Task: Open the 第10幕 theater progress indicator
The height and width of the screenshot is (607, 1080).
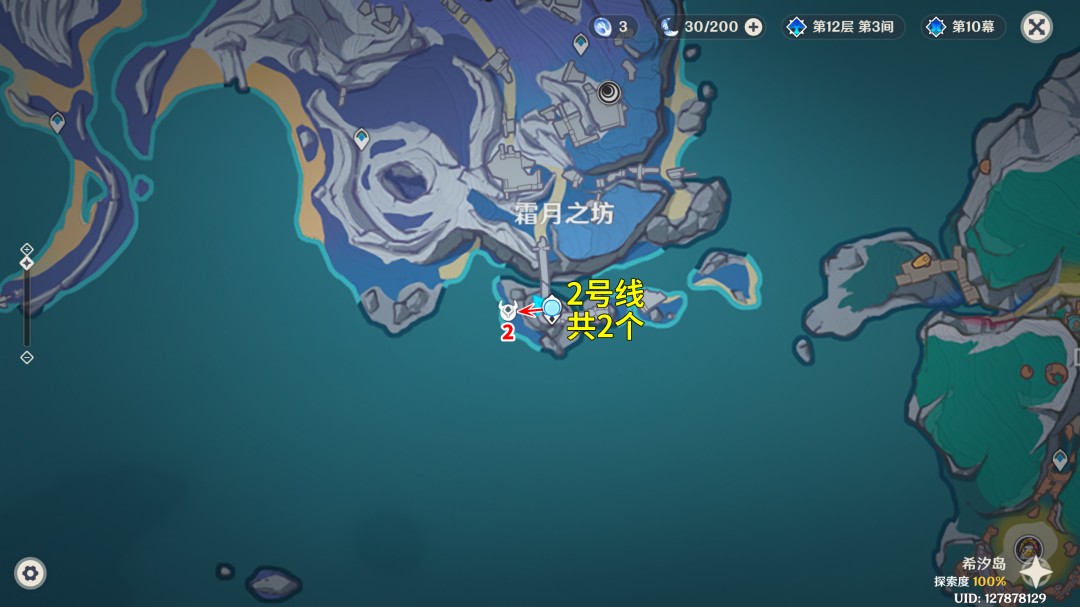Action: click(x=962, y=27)
